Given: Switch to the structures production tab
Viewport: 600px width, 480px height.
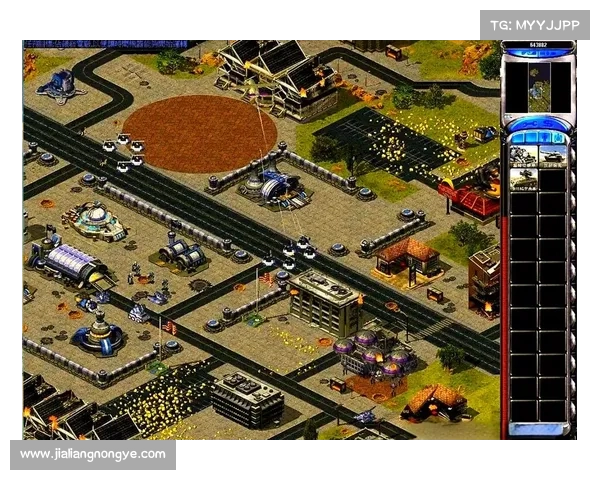Looking at the screenshot, I should pos(517,137).
